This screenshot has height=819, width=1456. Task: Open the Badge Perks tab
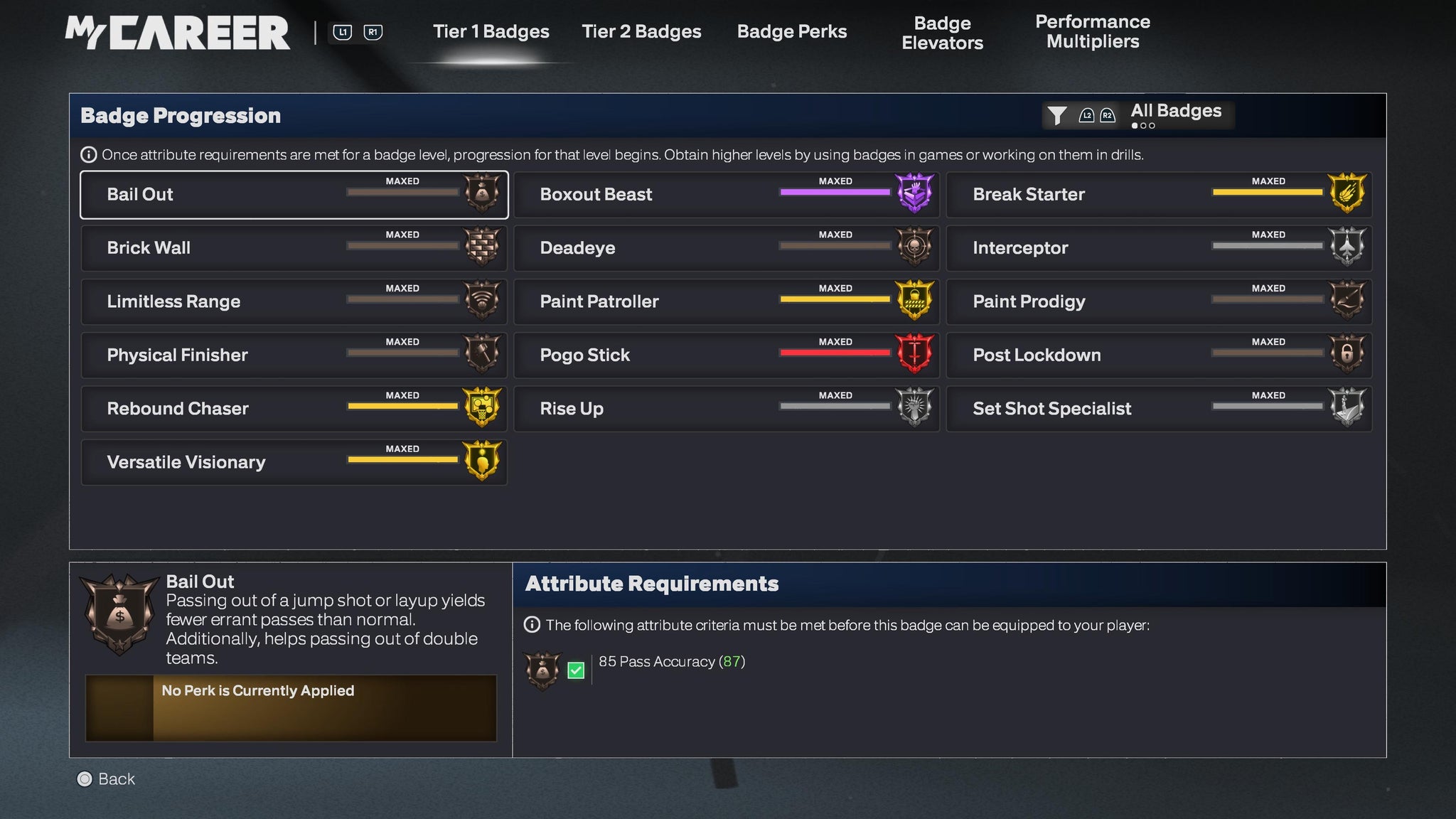point(791,32)
